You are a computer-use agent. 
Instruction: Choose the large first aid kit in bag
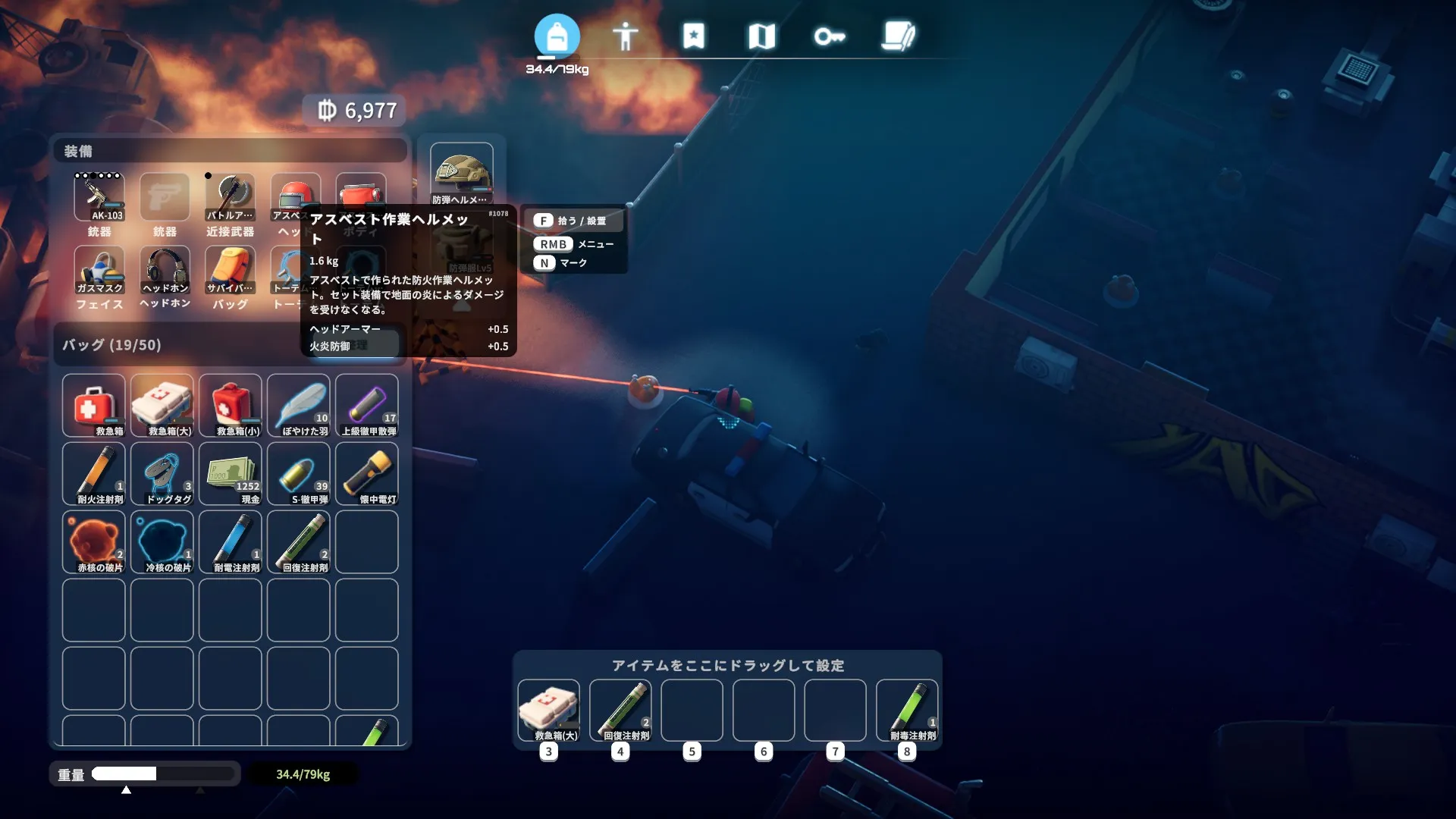click(162, 405)
